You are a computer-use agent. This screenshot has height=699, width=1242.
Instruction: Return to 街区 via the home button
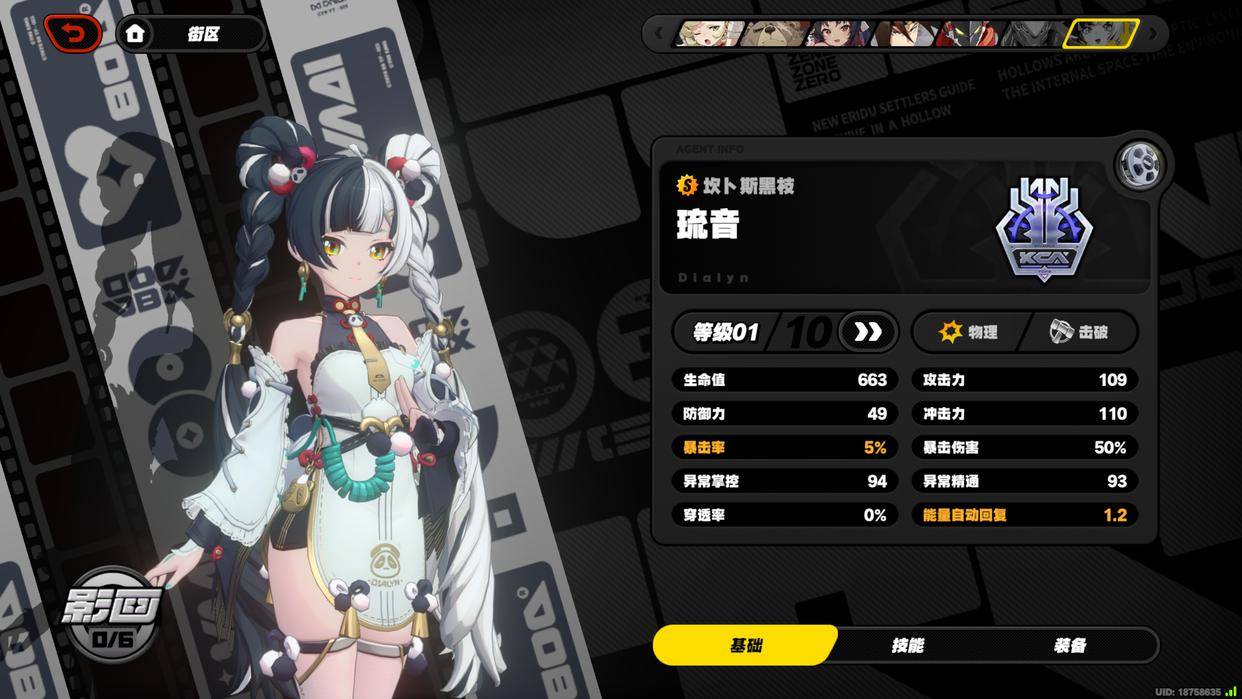(190, 34)
